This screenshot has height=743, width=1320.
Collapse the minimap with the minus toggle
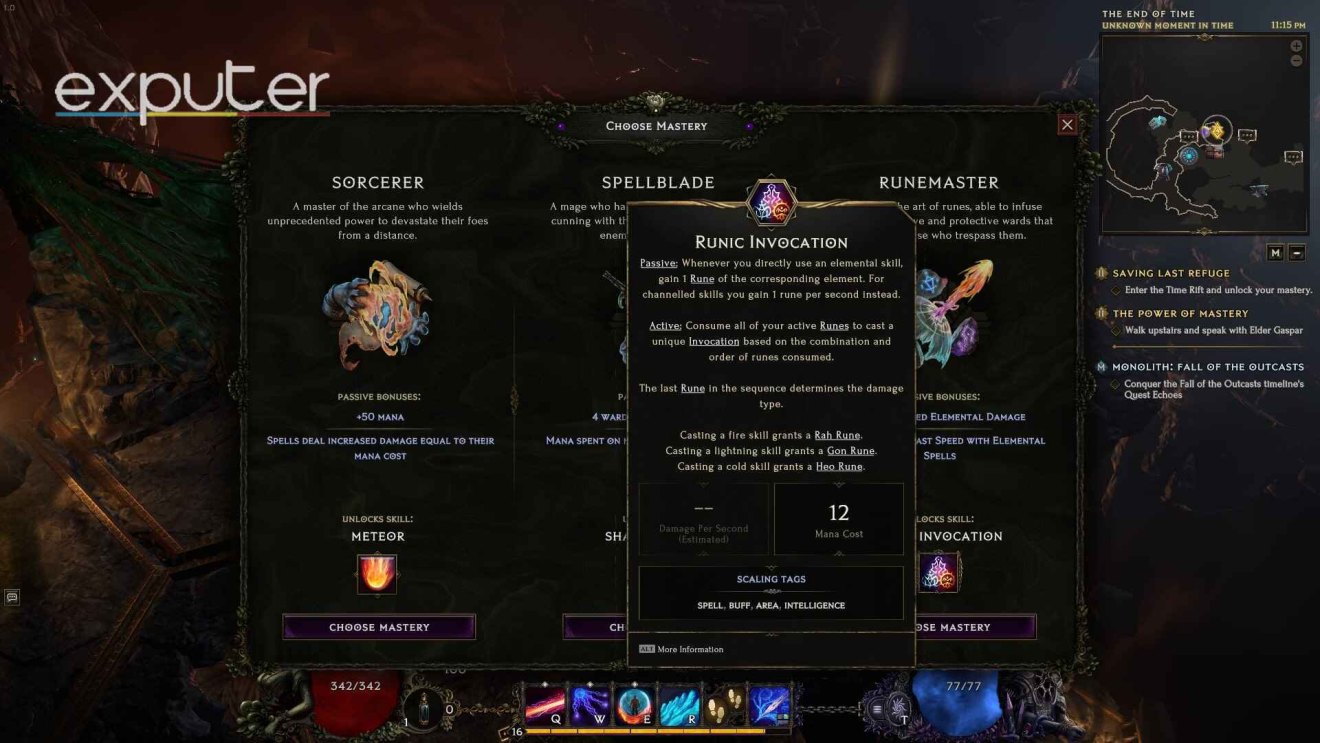(x=1297, y=252)
